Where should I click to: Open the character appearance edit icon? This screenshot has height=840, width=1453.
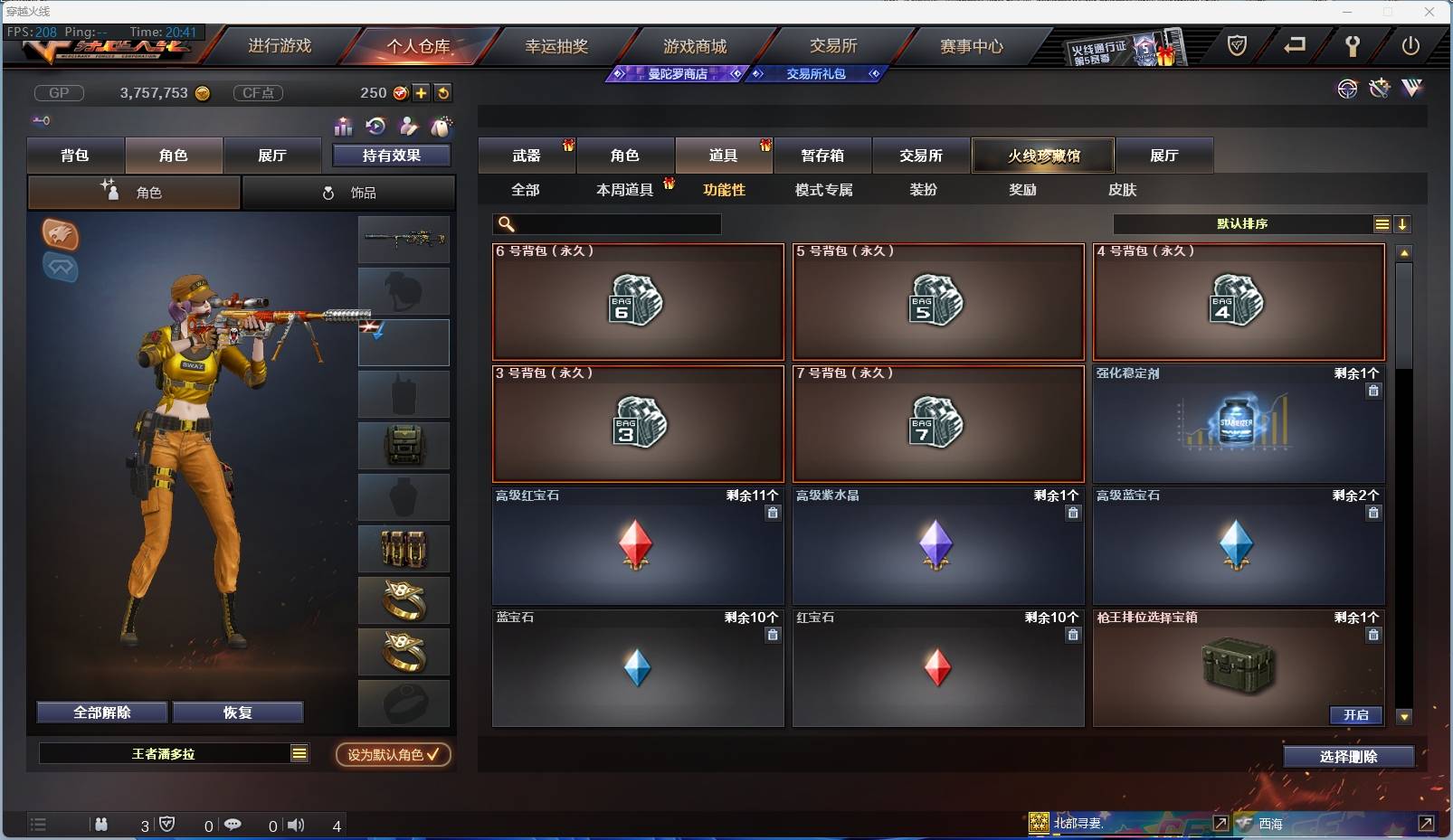410,127
